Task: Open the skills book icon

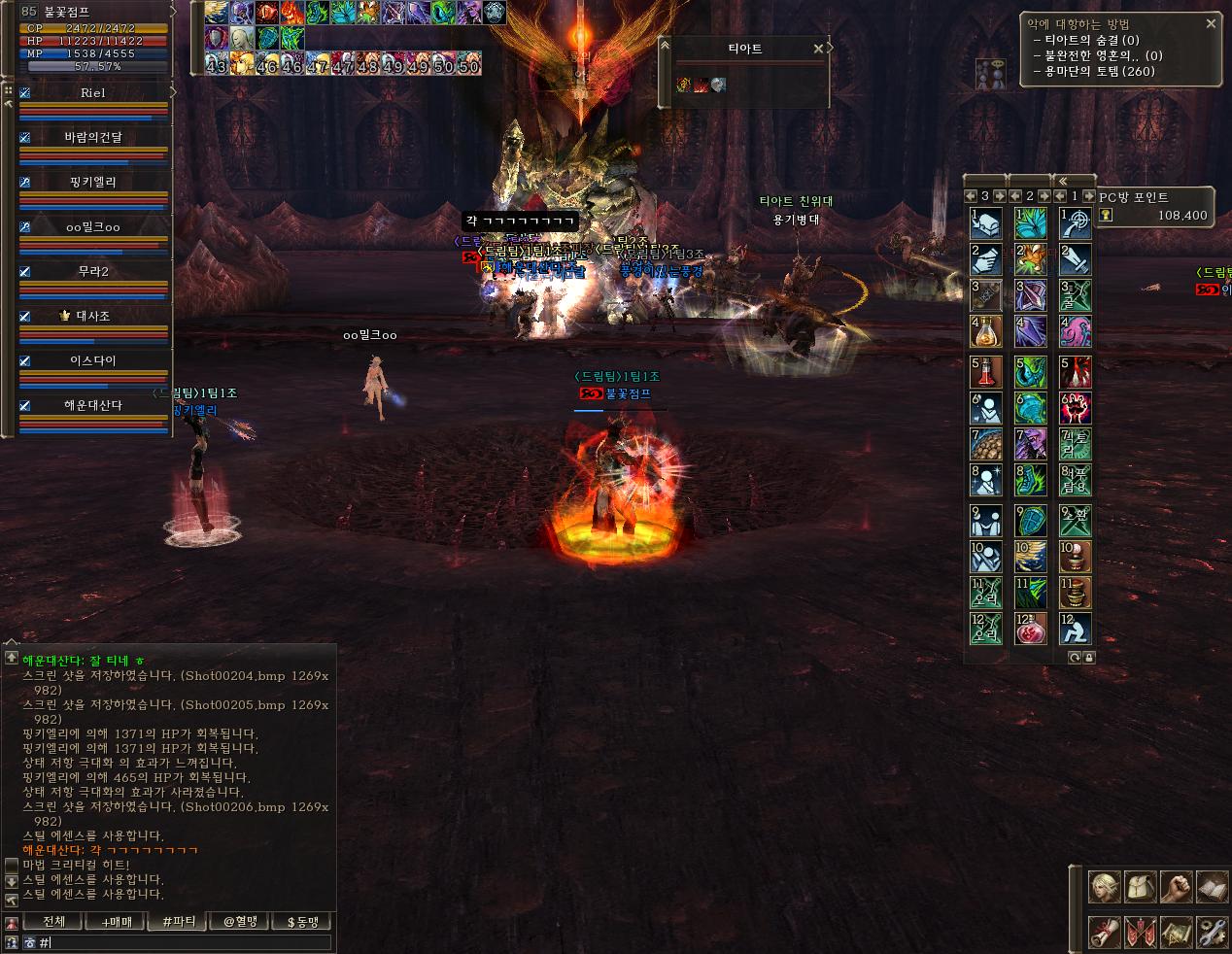Action: [1211, 886]
